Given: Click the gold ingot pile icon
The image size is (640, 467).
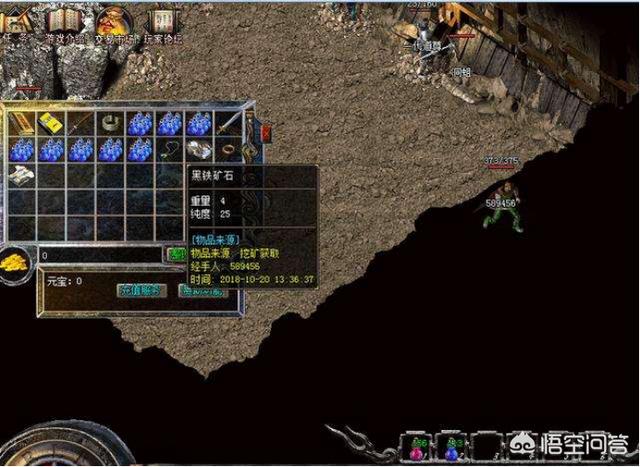Looking at the screenshot, I should click(16, 261).
